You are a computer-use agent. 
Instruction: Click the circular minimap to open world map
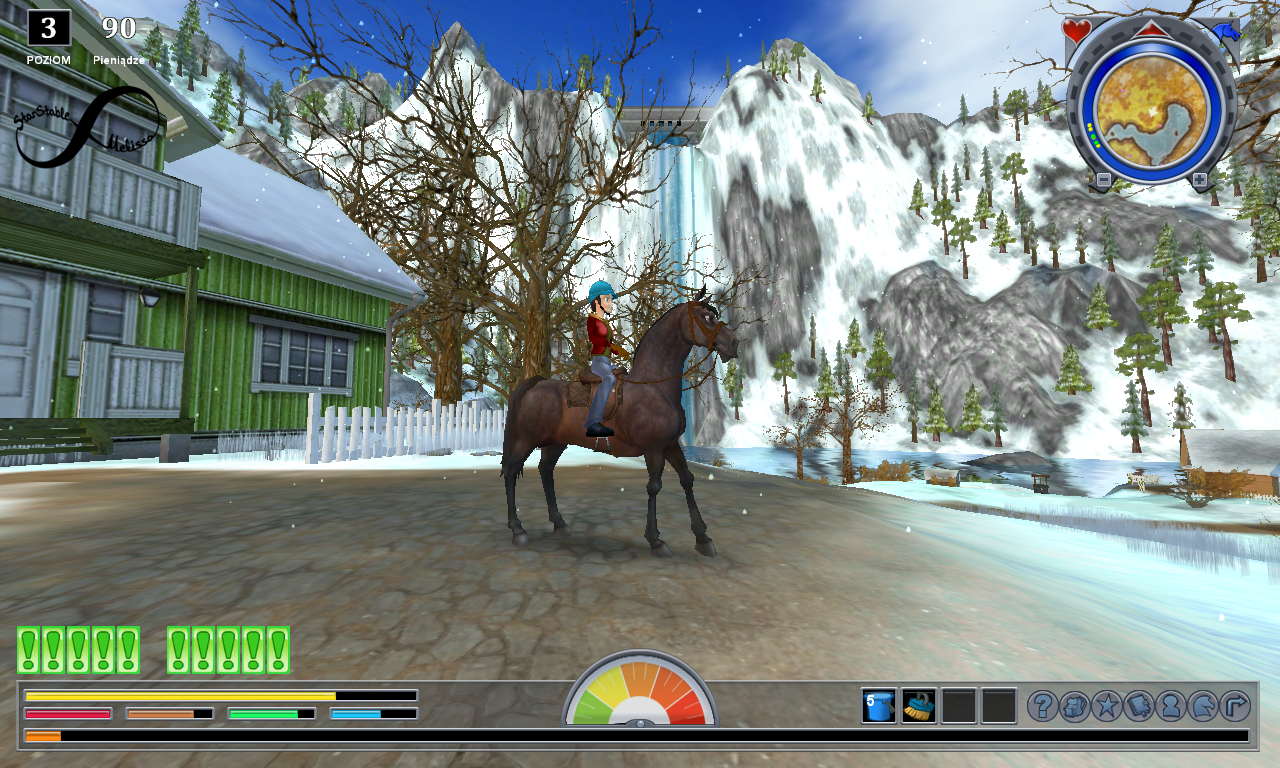click(x=1152, y=112)
